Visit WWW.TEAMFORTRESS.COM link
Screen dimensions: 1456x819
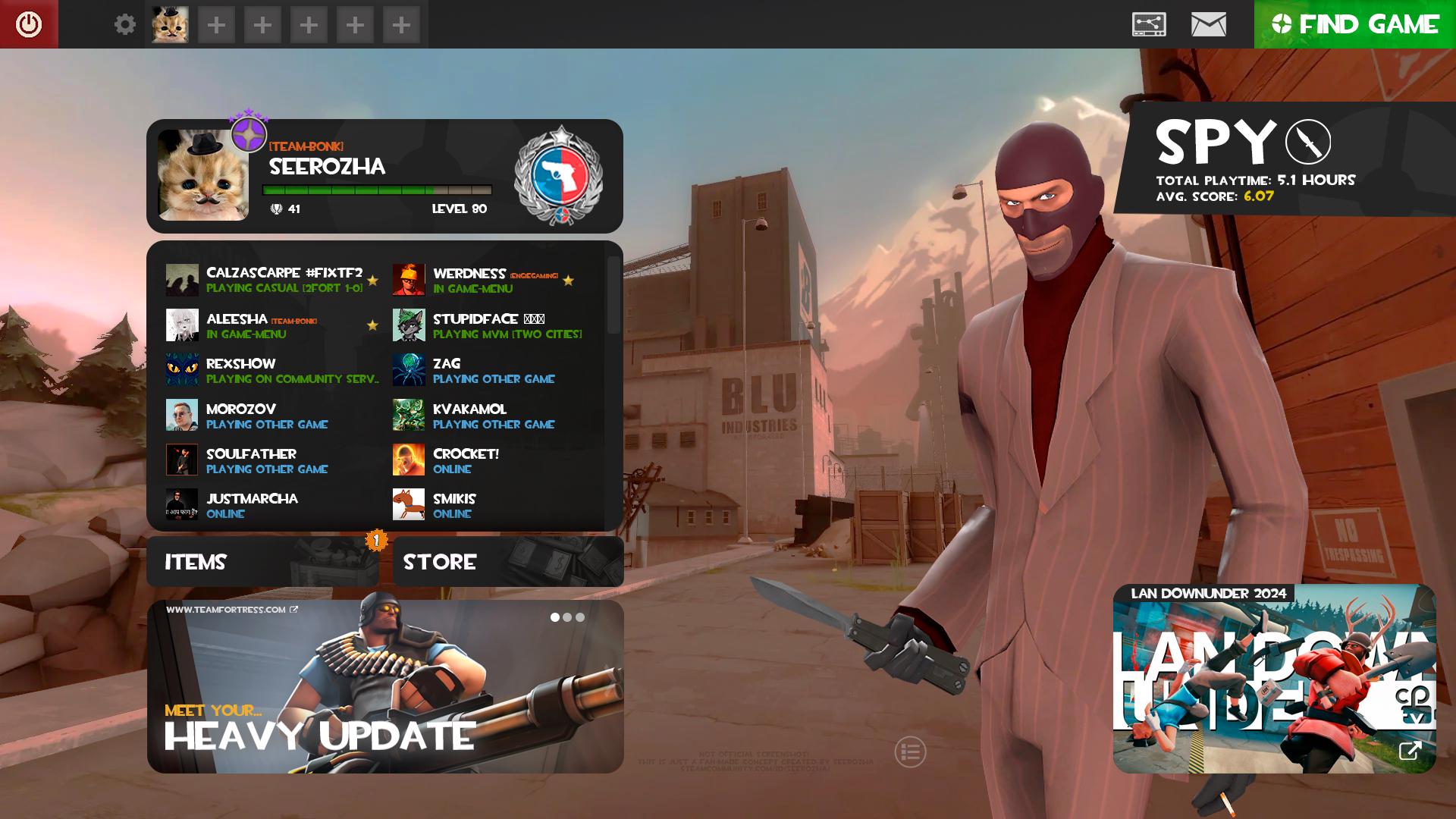click(227, 610)
